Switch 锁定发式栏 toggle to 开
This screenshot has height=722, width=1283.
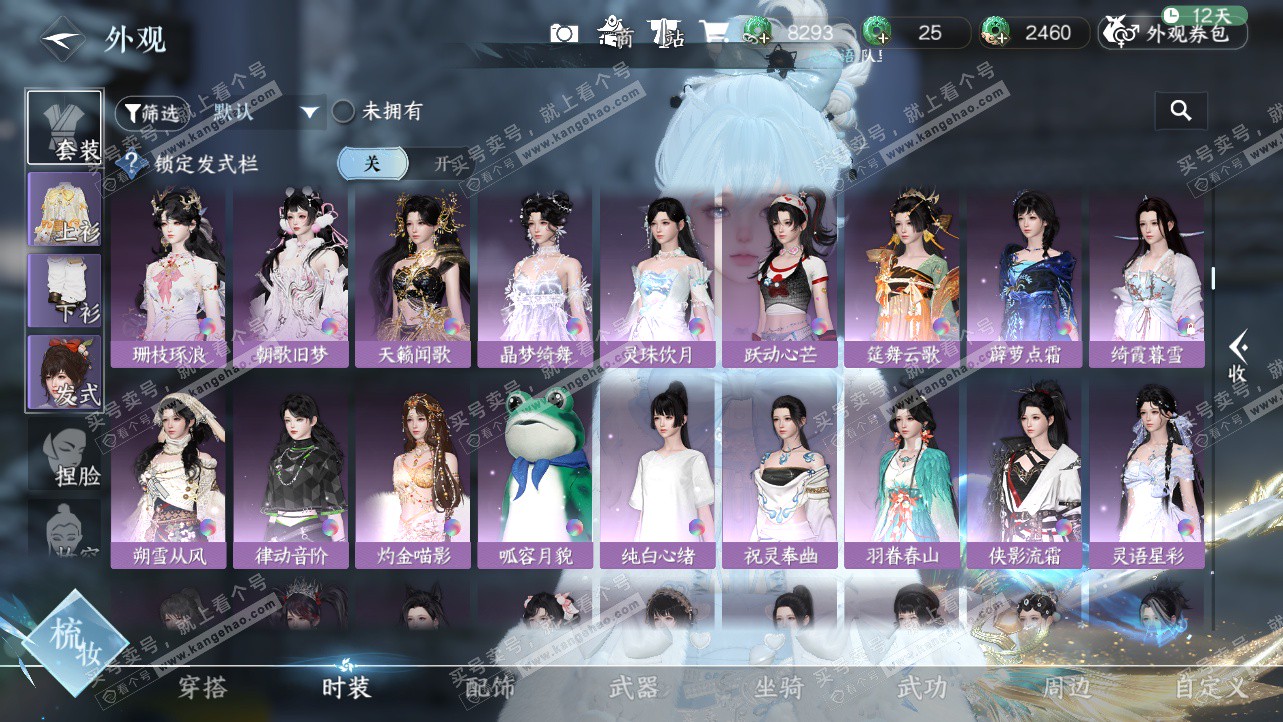(x=440, y=164)
